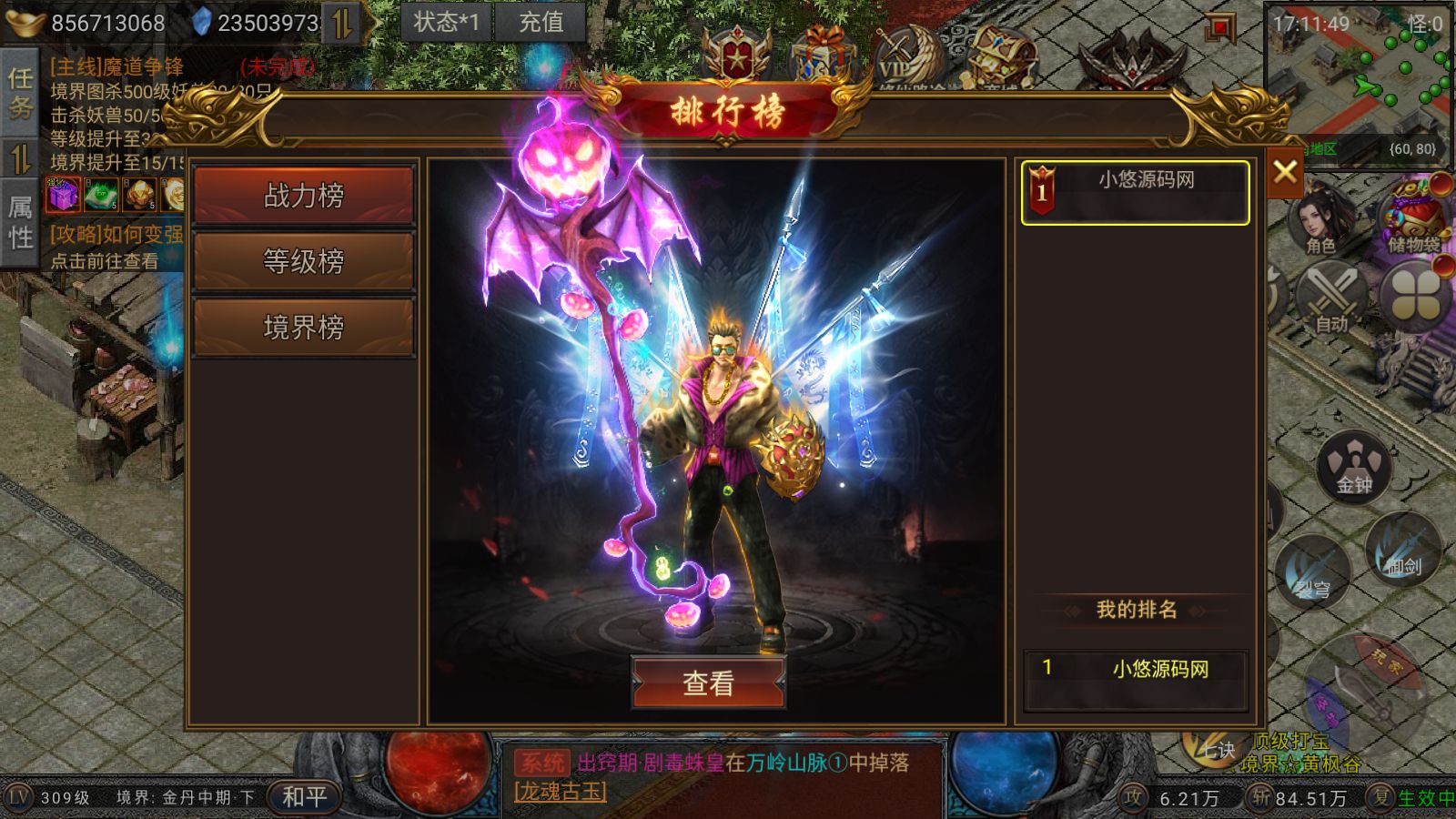Close the 排行榜 ranking window
1456x819 pixels.
point(1285,171)
